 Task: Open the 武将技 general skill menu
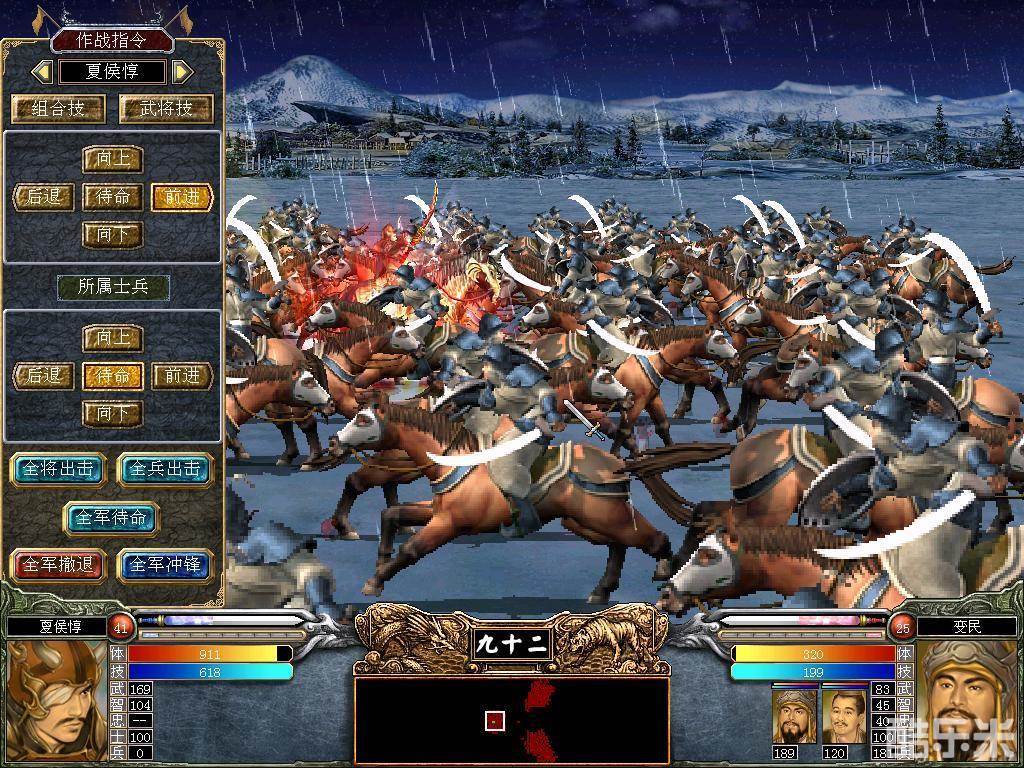[166, 109]
